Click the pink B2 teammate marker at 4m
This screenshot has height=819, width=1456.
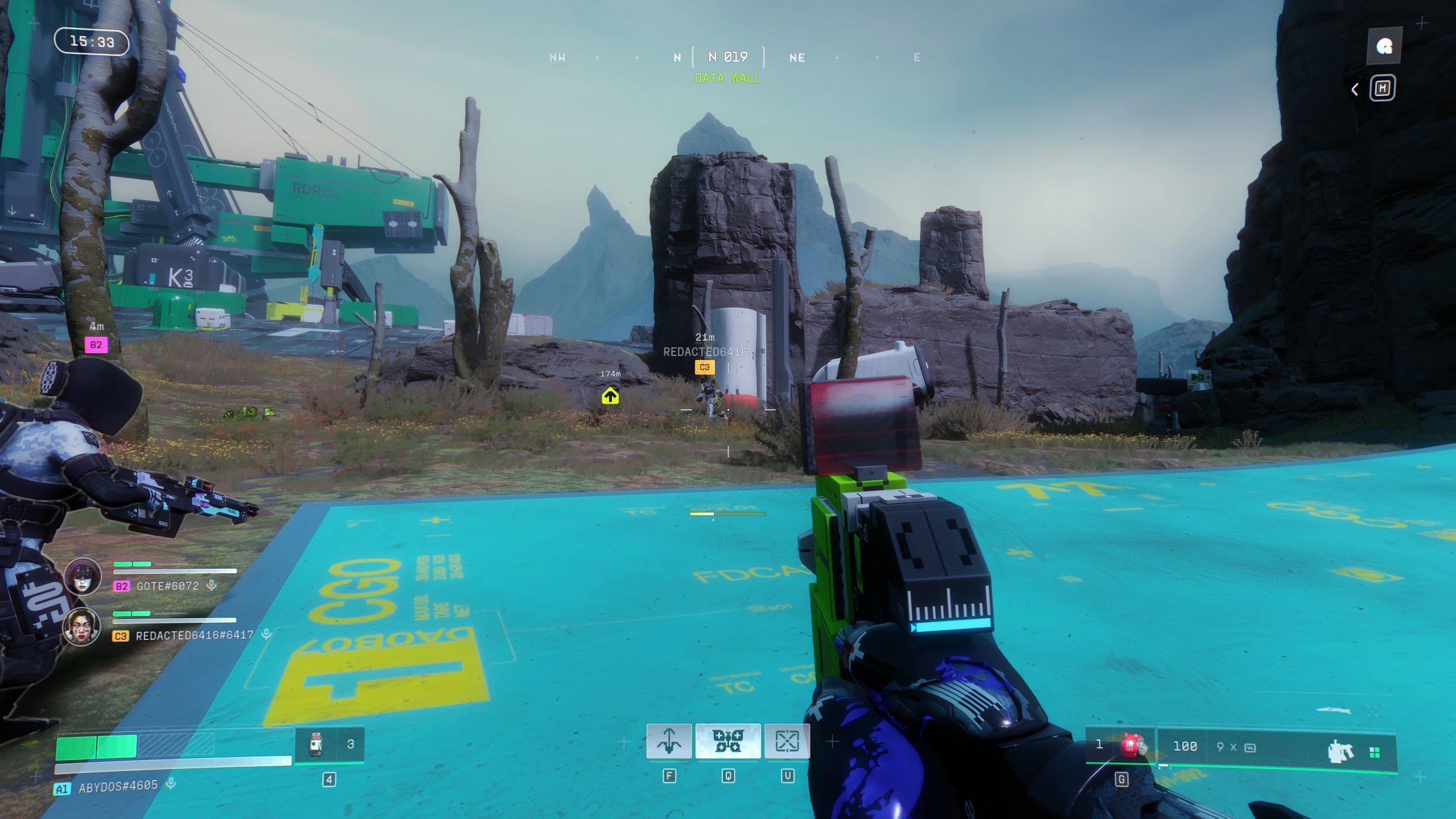tap(96, 345)
